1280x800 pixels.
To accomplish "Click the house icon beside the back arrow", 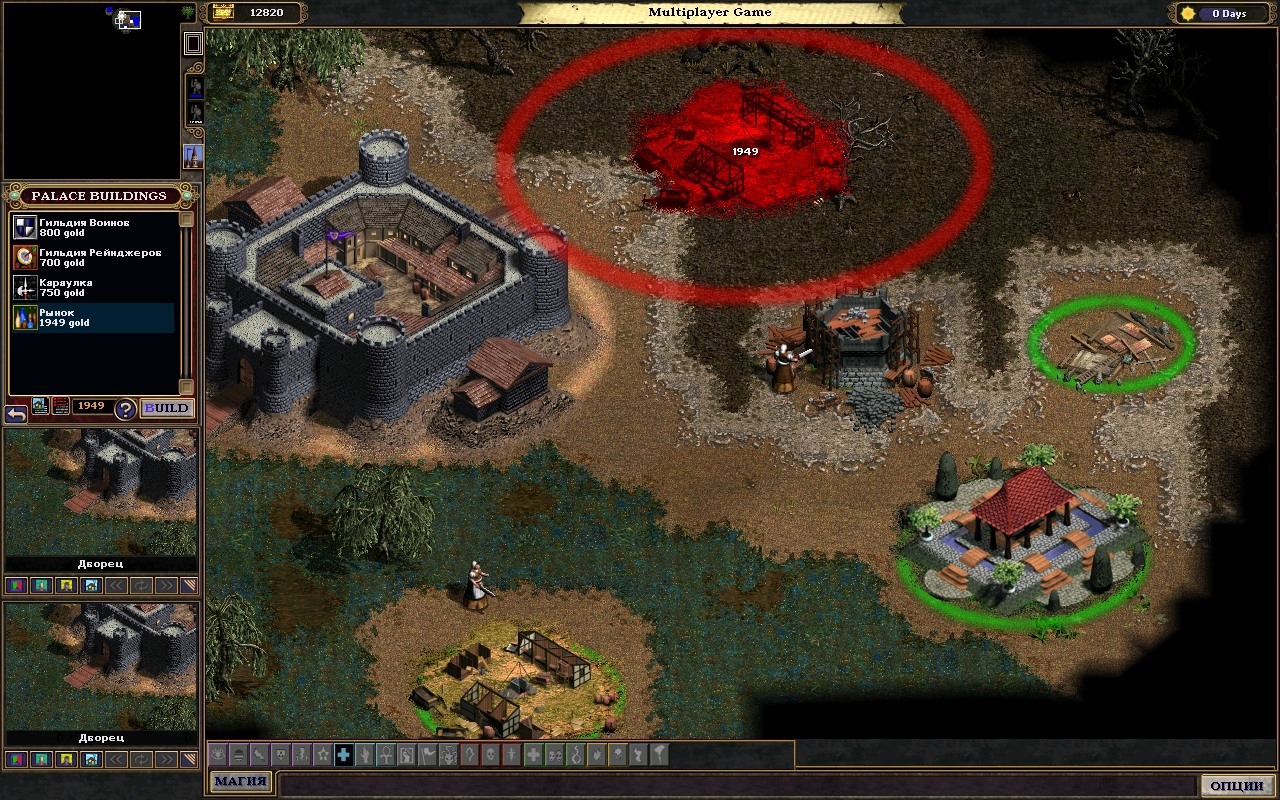I will (x=40, y=406).
